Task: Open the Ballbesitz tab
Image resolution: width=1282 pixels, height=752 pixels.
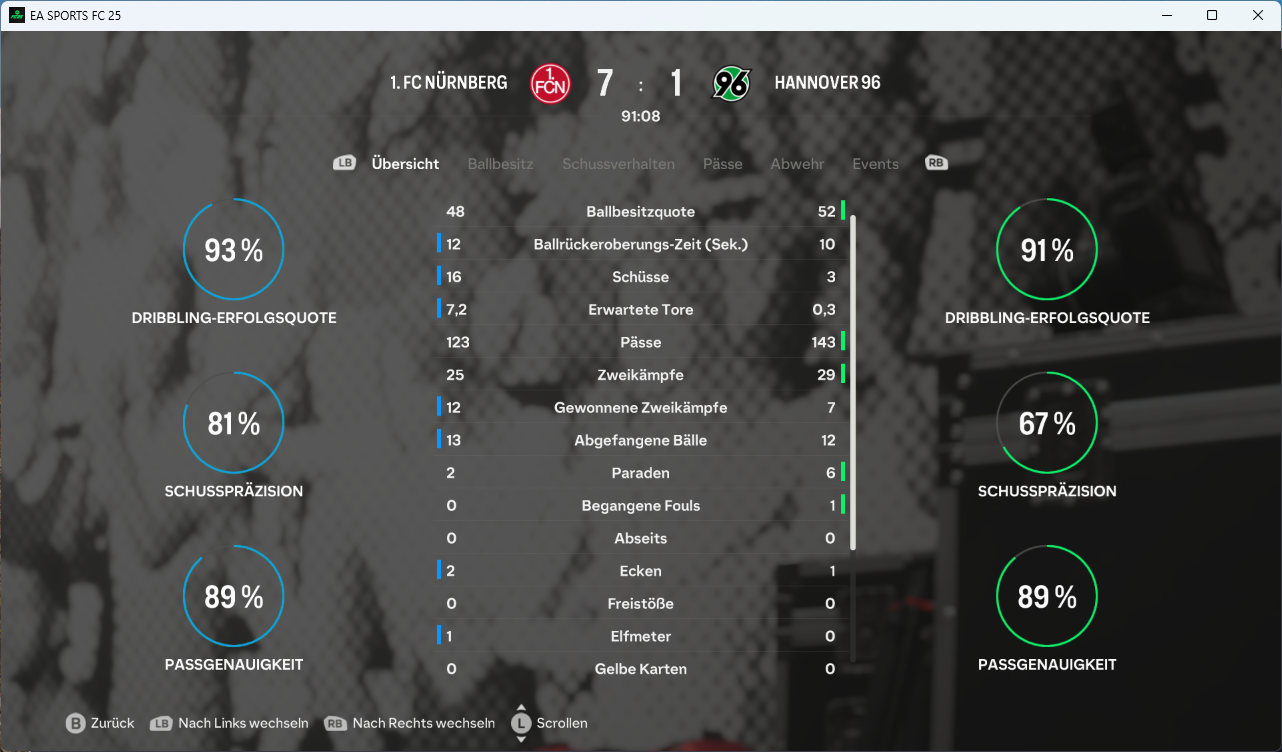Action: pos(500,164)
